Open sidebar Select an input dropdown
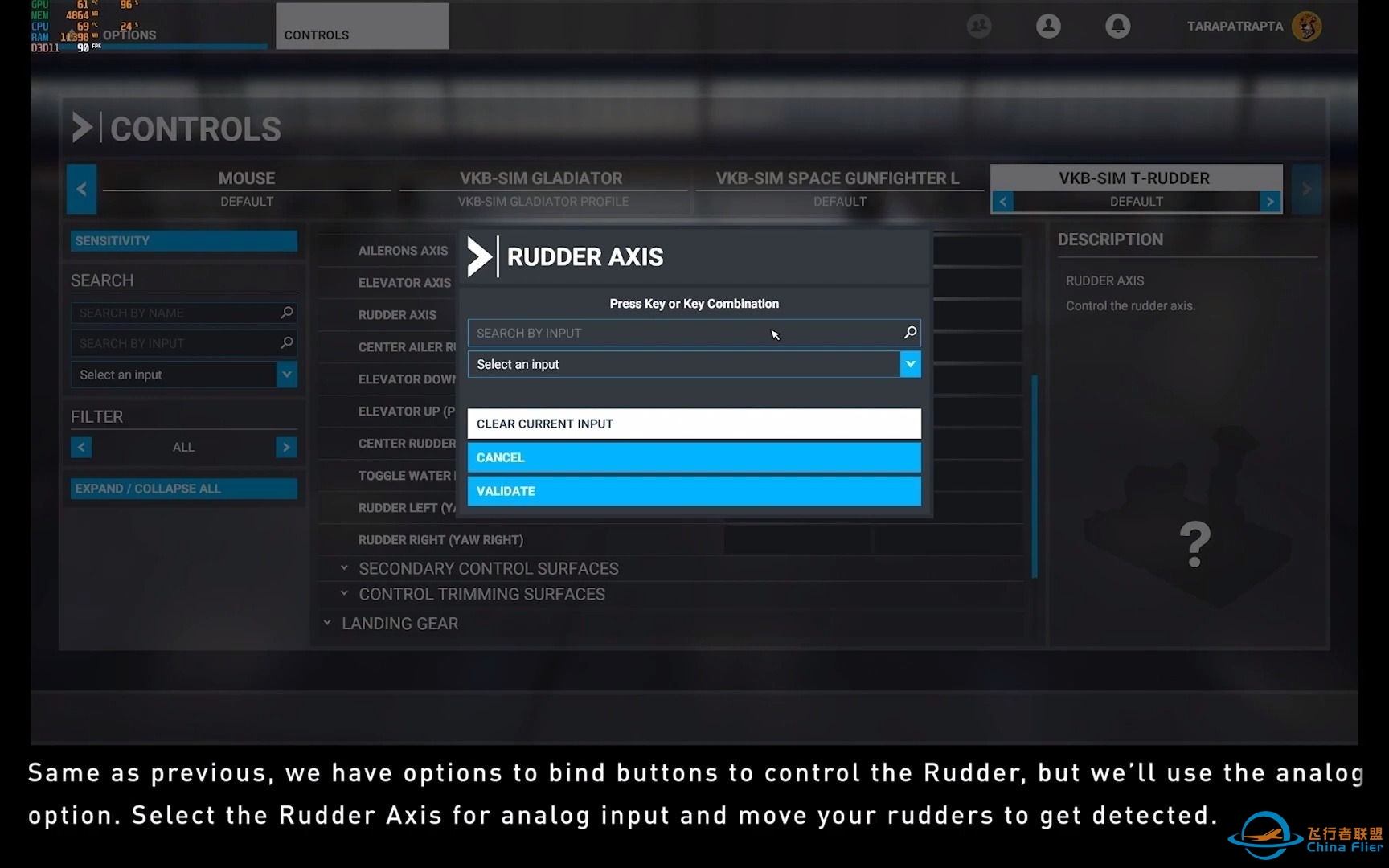This screenshot has height=868, width=1389. coord(286,375)
